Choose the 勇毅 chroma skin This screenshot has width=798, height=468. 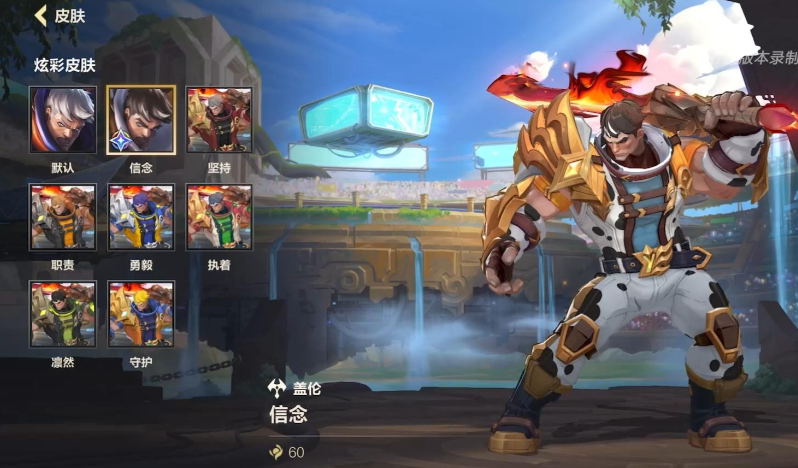(x=141, y=217)
